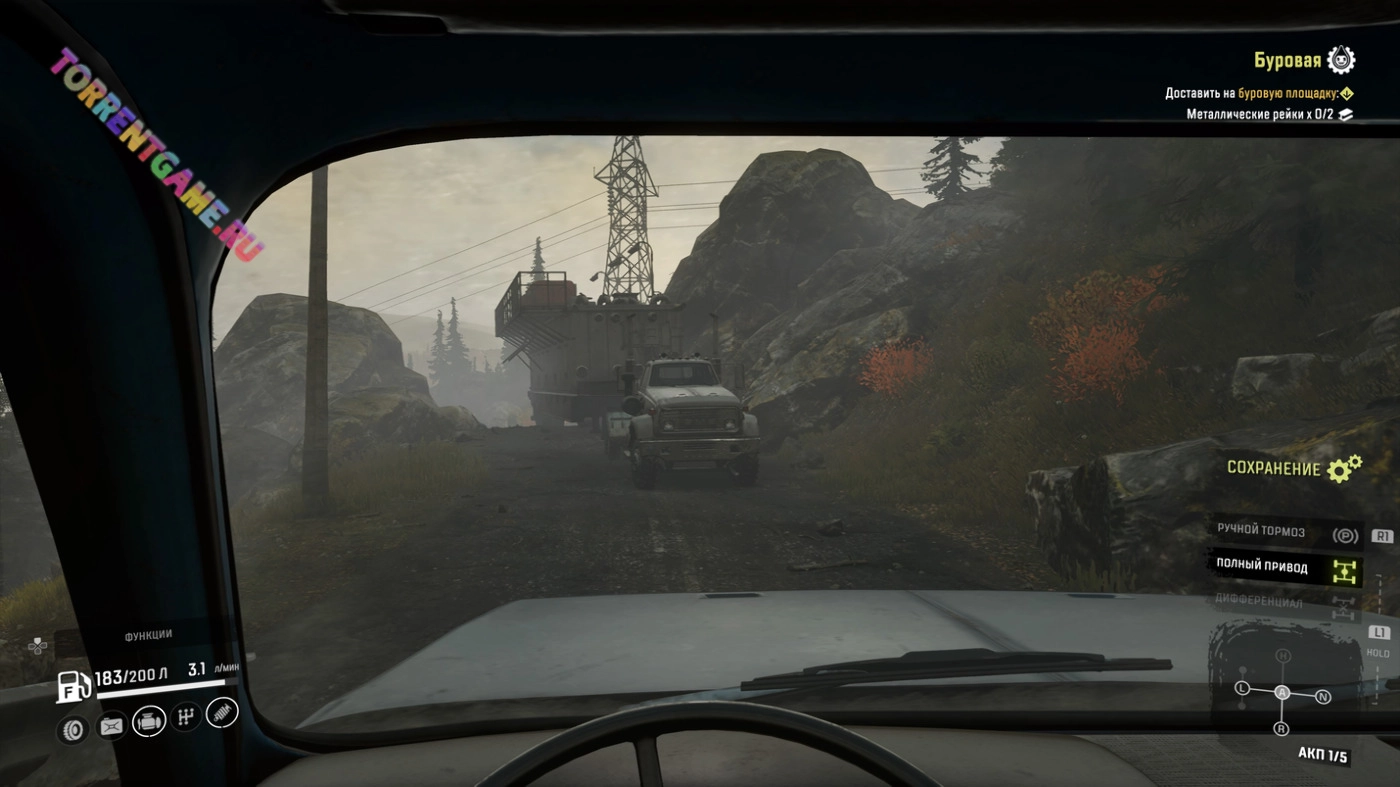Open the Функции functions menu

148,635
